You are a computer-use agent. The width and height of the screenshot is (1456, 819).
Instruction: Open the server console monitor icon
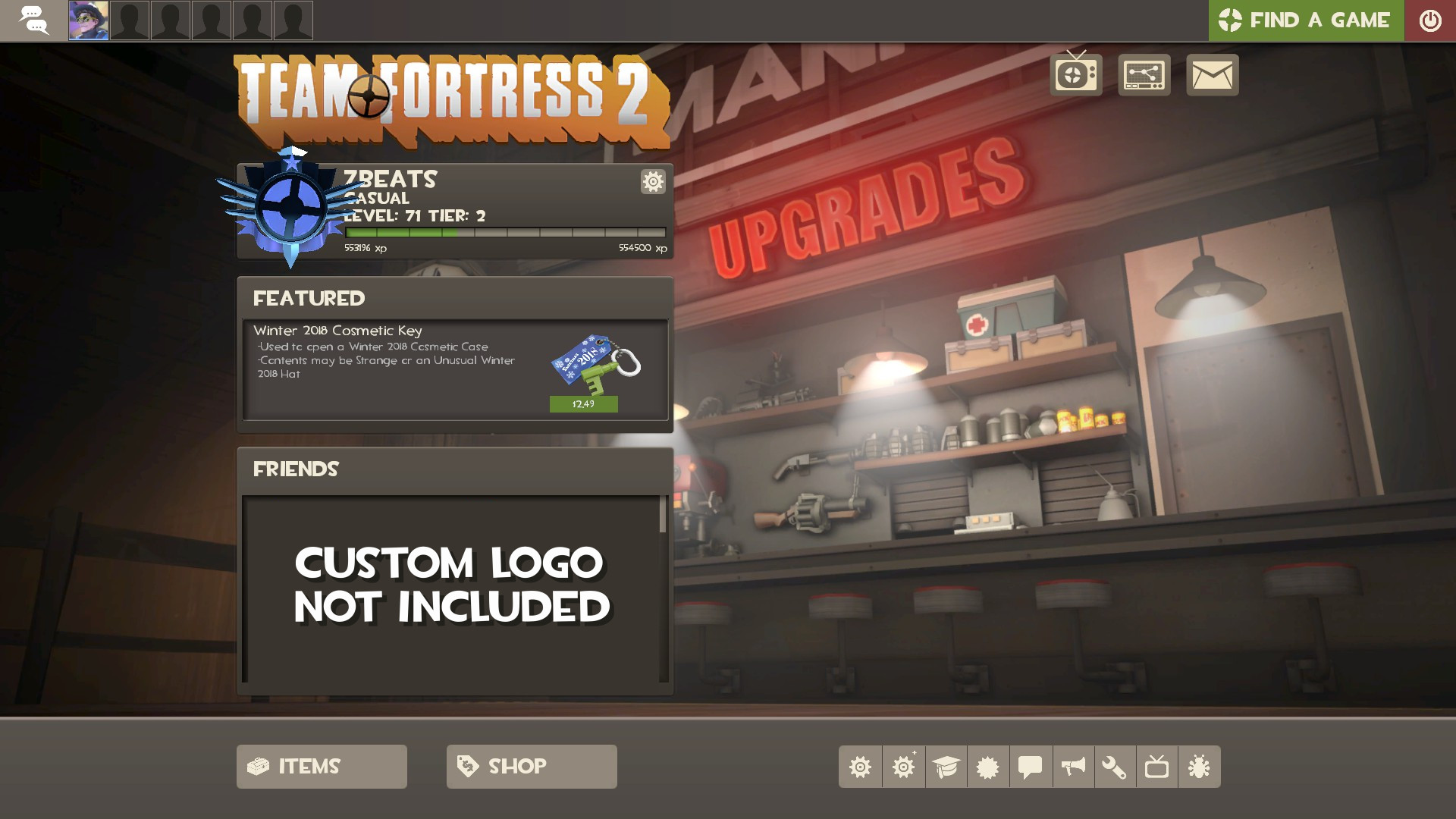1144,74
